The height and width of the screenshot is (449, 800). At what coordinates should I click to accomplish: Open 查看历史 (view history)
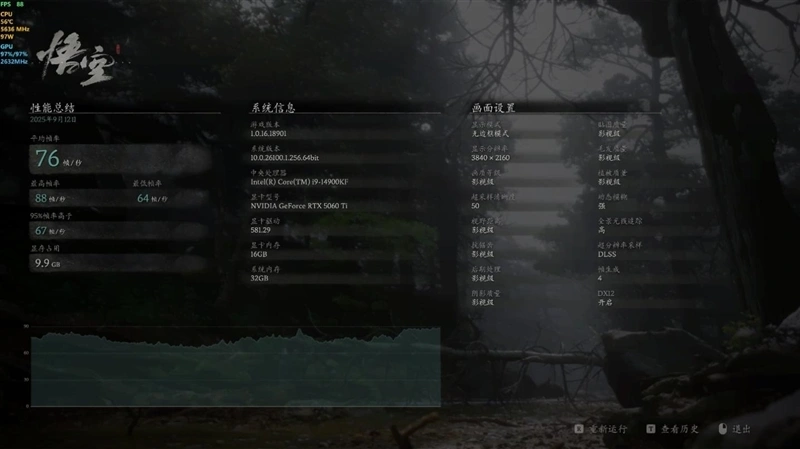pyautogui.click(x=673, y=429)
